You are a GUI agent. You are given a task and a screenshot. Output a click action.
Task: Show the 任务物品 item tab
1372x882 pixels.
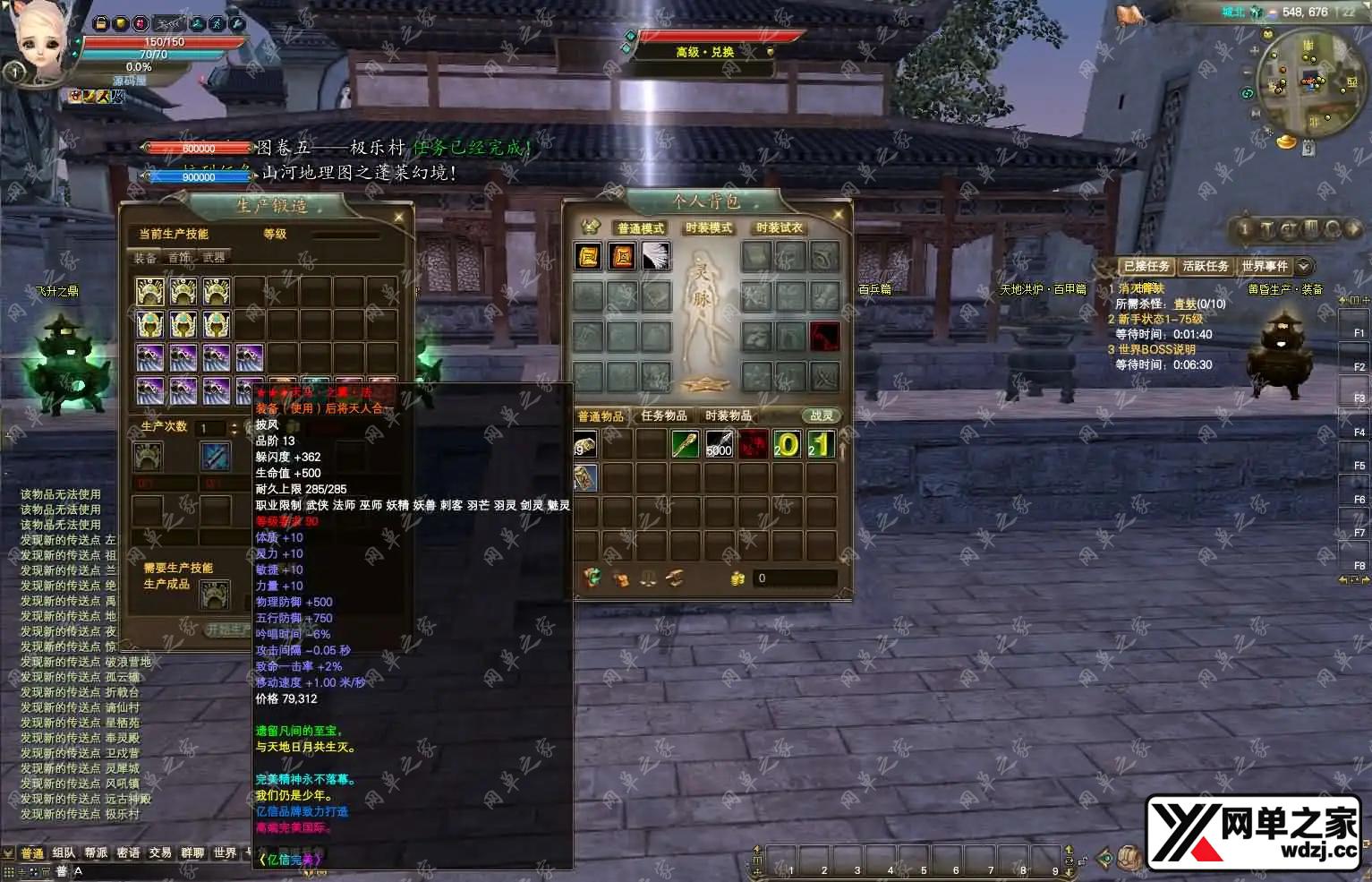coord(664,416)
